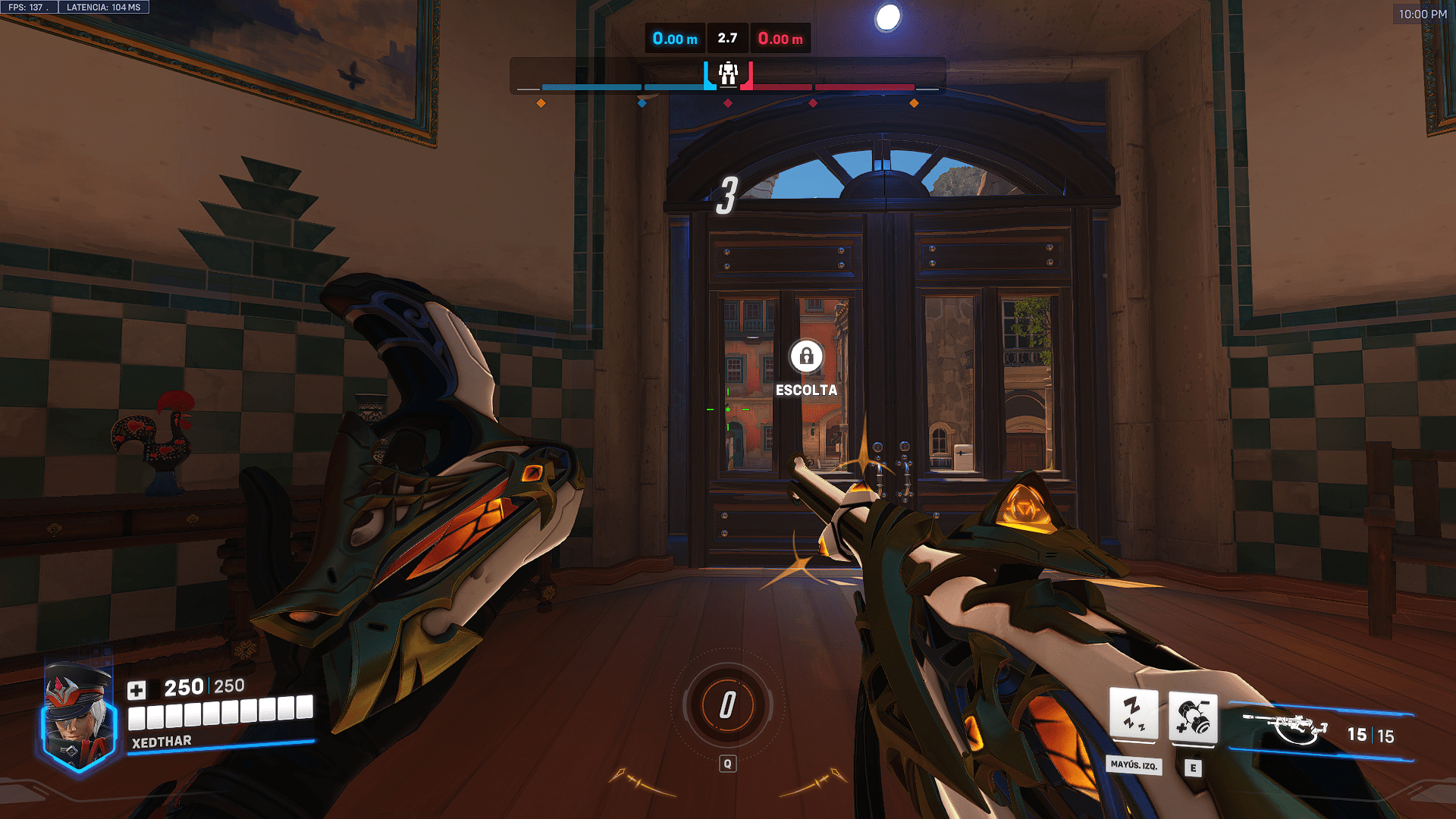
Task: Select the Escolta lock objective marker
Action: [x=806, y=356]
